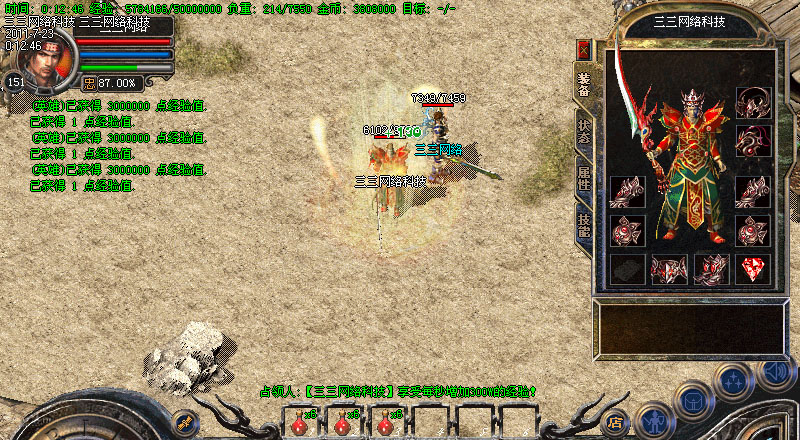Screen dimensions: 800x440
Task: Click the orange 忠 loyalty icon
Action: pos(88,83)
